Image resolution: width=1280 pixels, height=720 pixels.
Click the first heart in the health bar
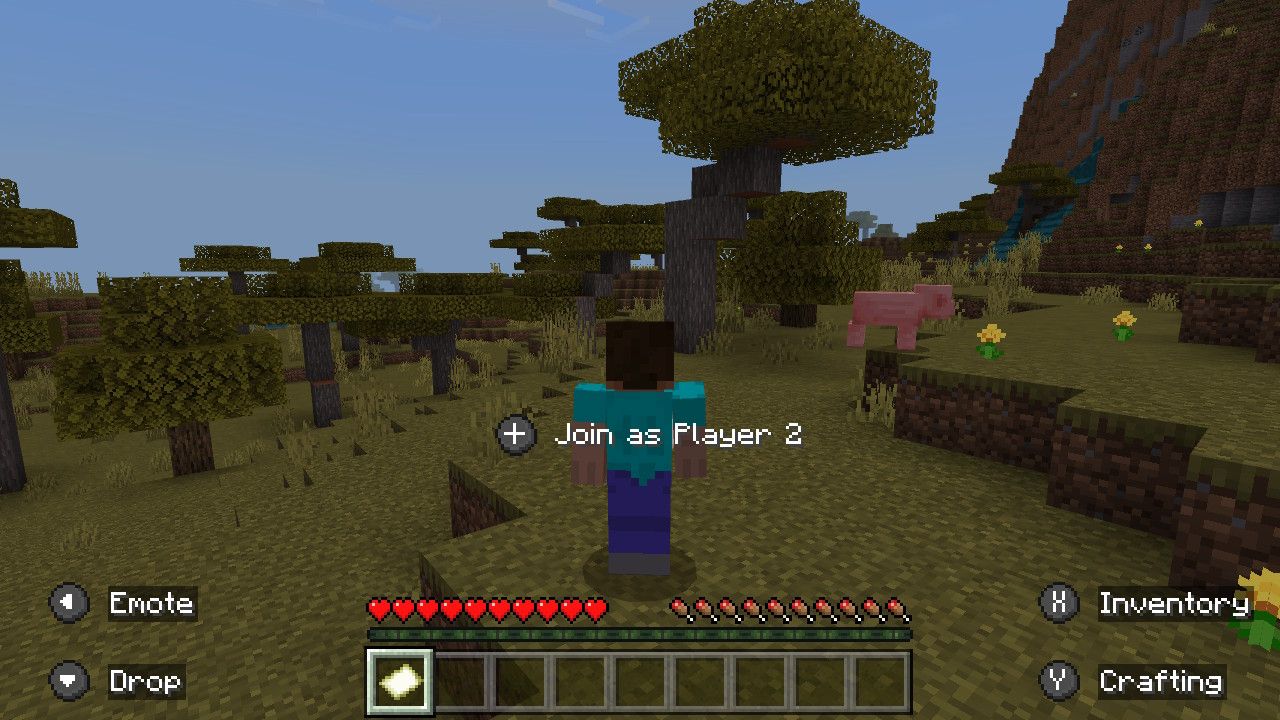tap(378, 606)
